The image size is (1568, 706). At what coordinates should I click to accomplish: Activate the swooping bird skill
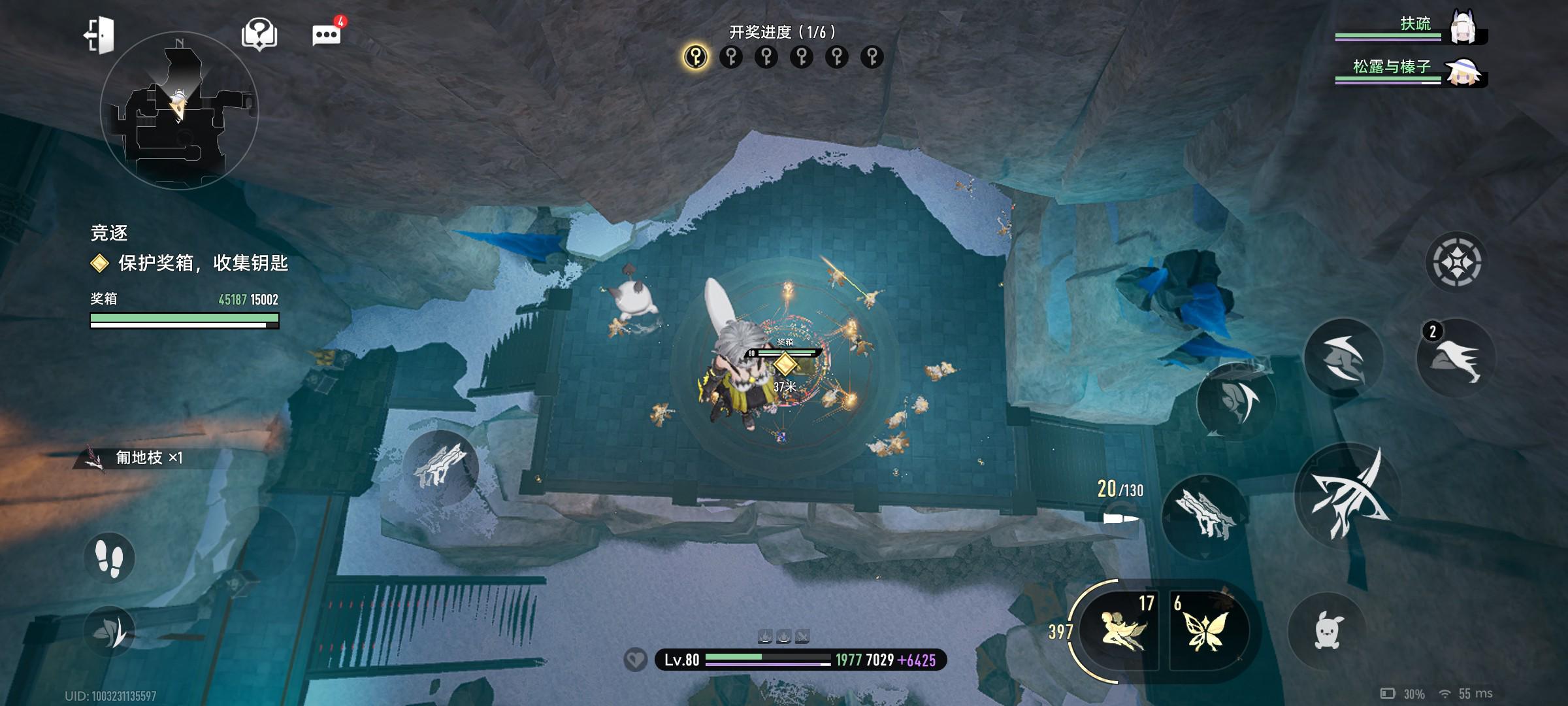1343,358
